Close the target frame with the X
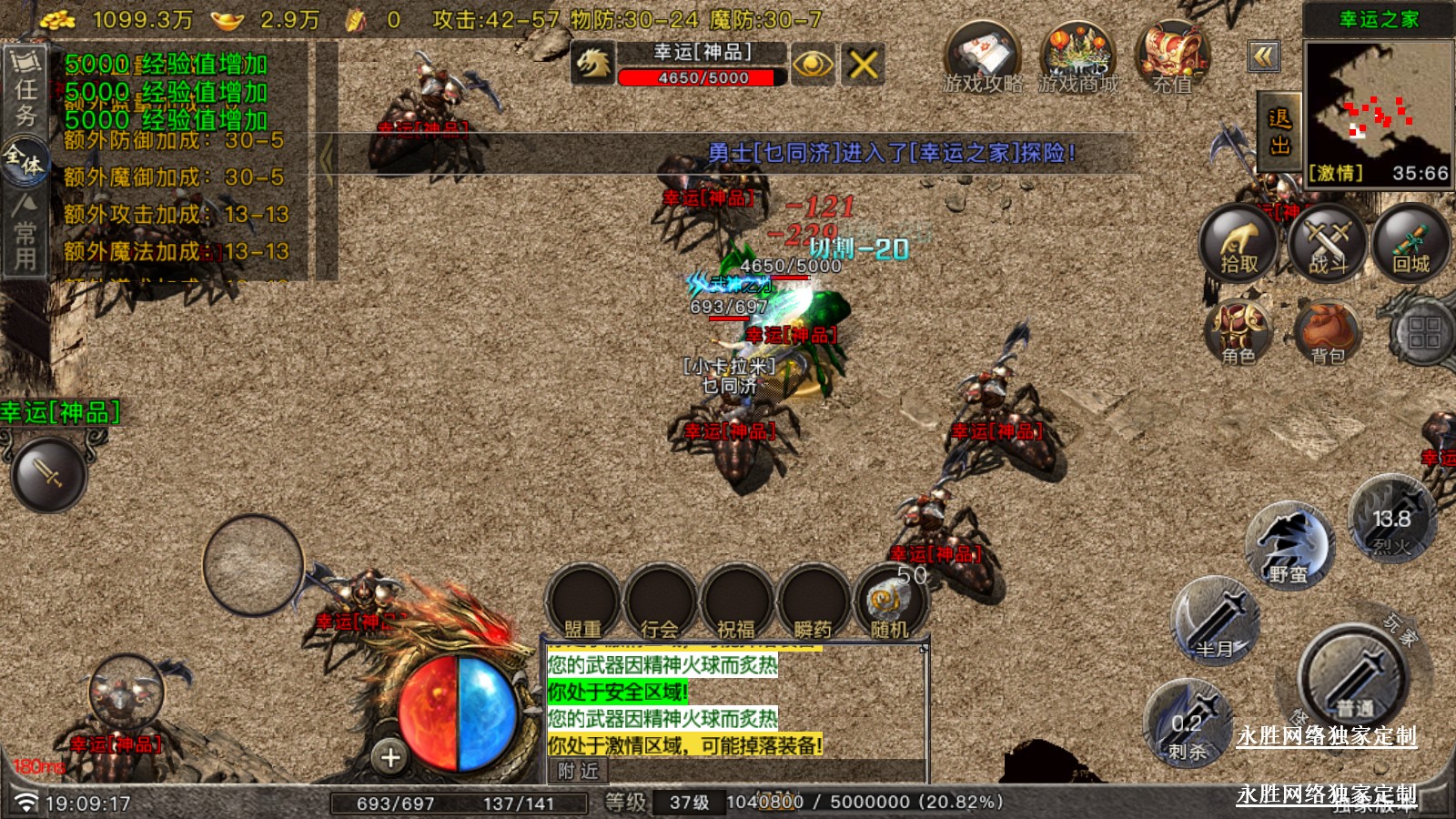This screenshot has height=819, width=1456. coord(863,64)
